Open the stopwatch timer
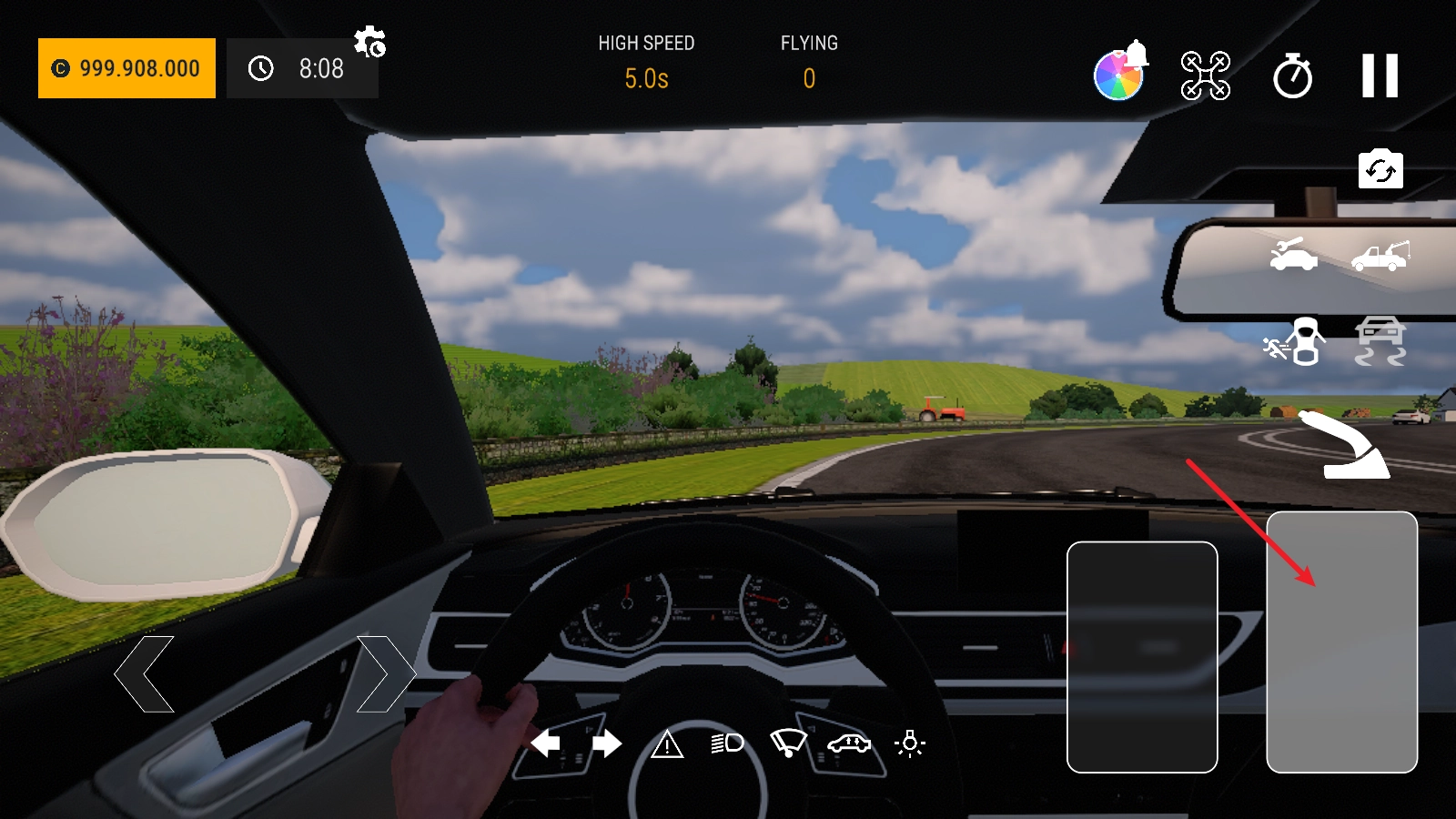 click(1292, 76)
